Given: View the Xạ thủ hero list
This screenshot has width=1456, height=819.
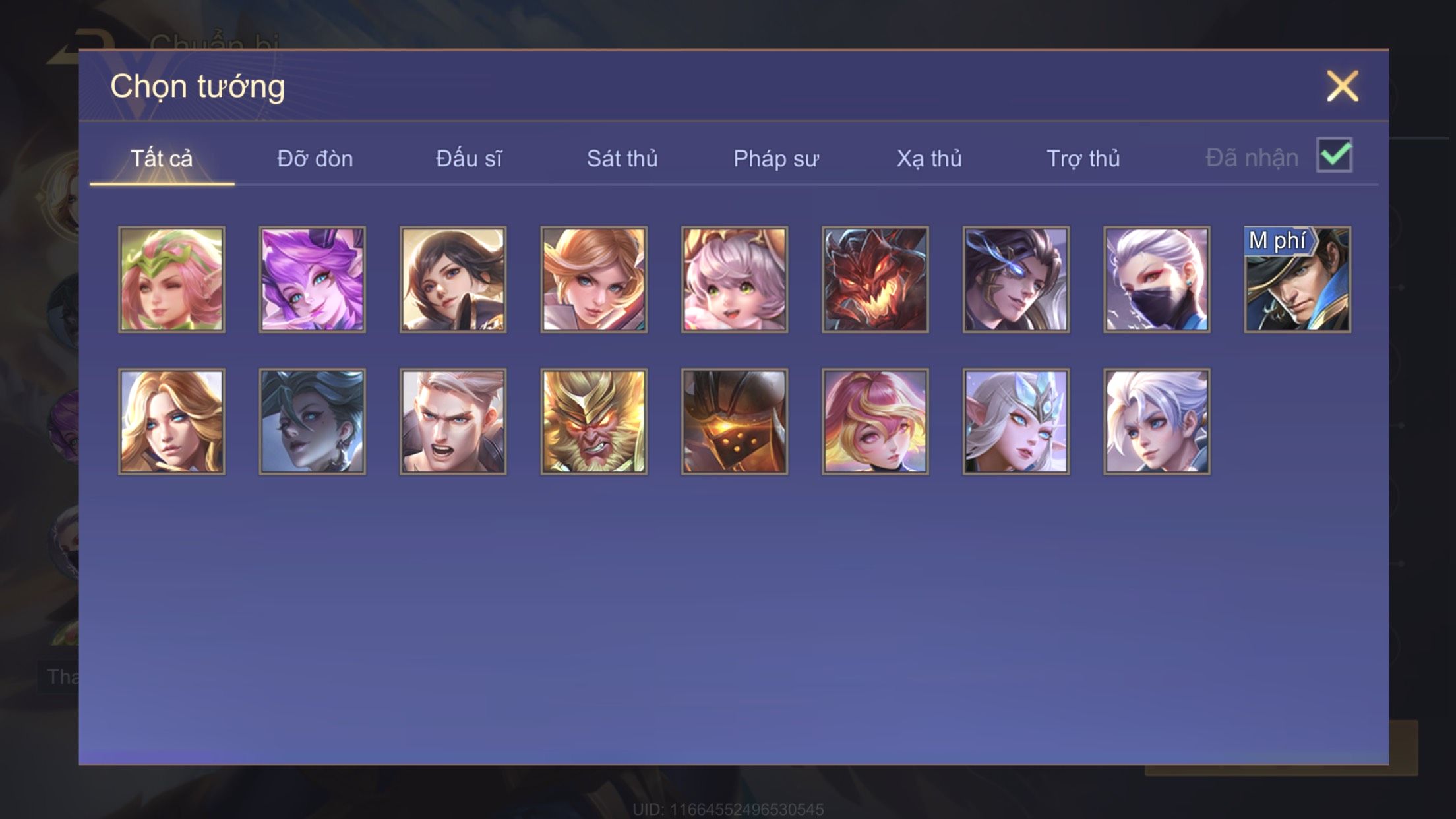Looking at the screenshot, I should pyautogui.click(x=928, y=159).
